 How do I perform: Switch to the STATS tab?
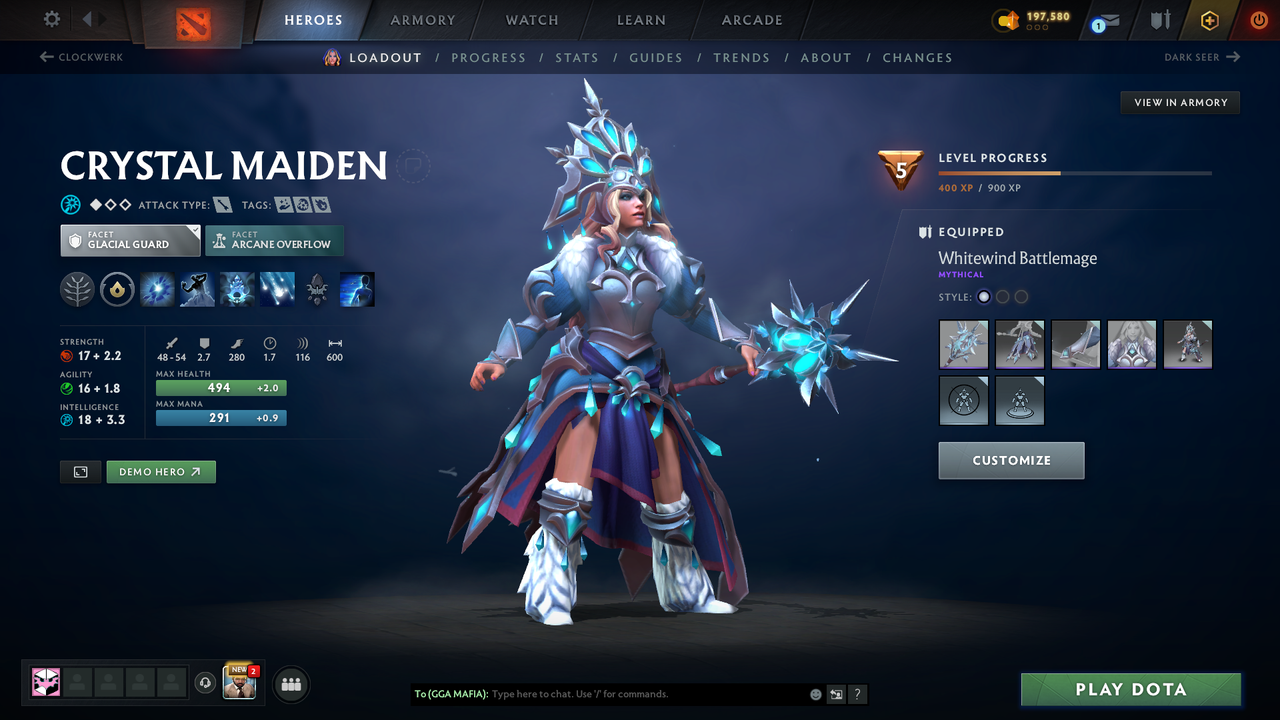pyautogui.click(x=577, y=57)
